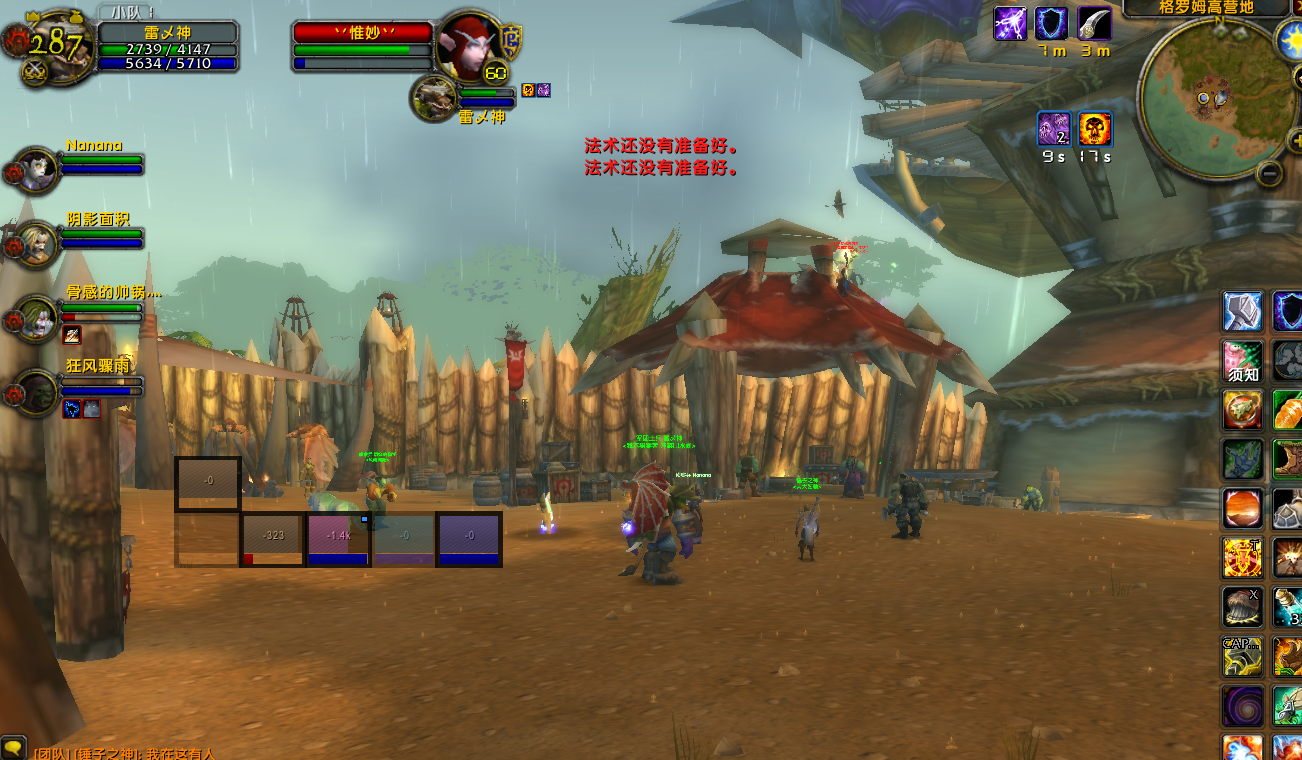
Task: Select party member 阴影面积
Action: pyautogui.click(x=38, y=242)
